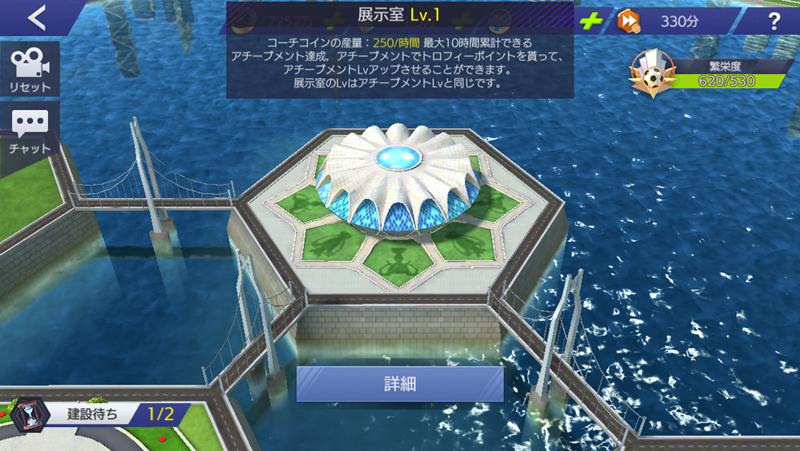
Task: Click the リセット camera reset button
Action: pyautogui.click(x=30, y=70)
